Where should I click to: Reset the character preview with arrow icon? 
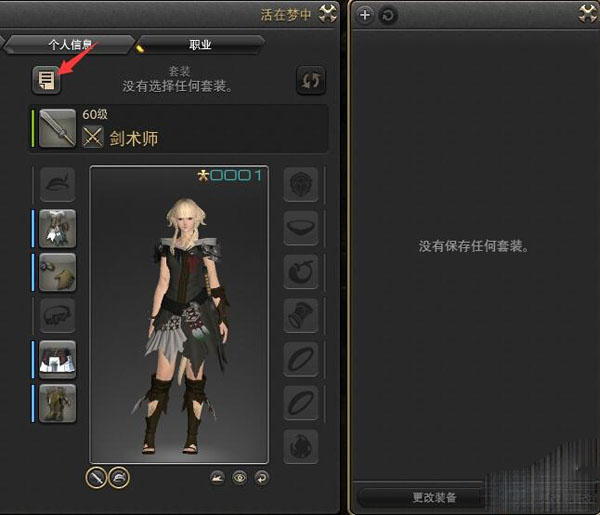pos(262,478)
